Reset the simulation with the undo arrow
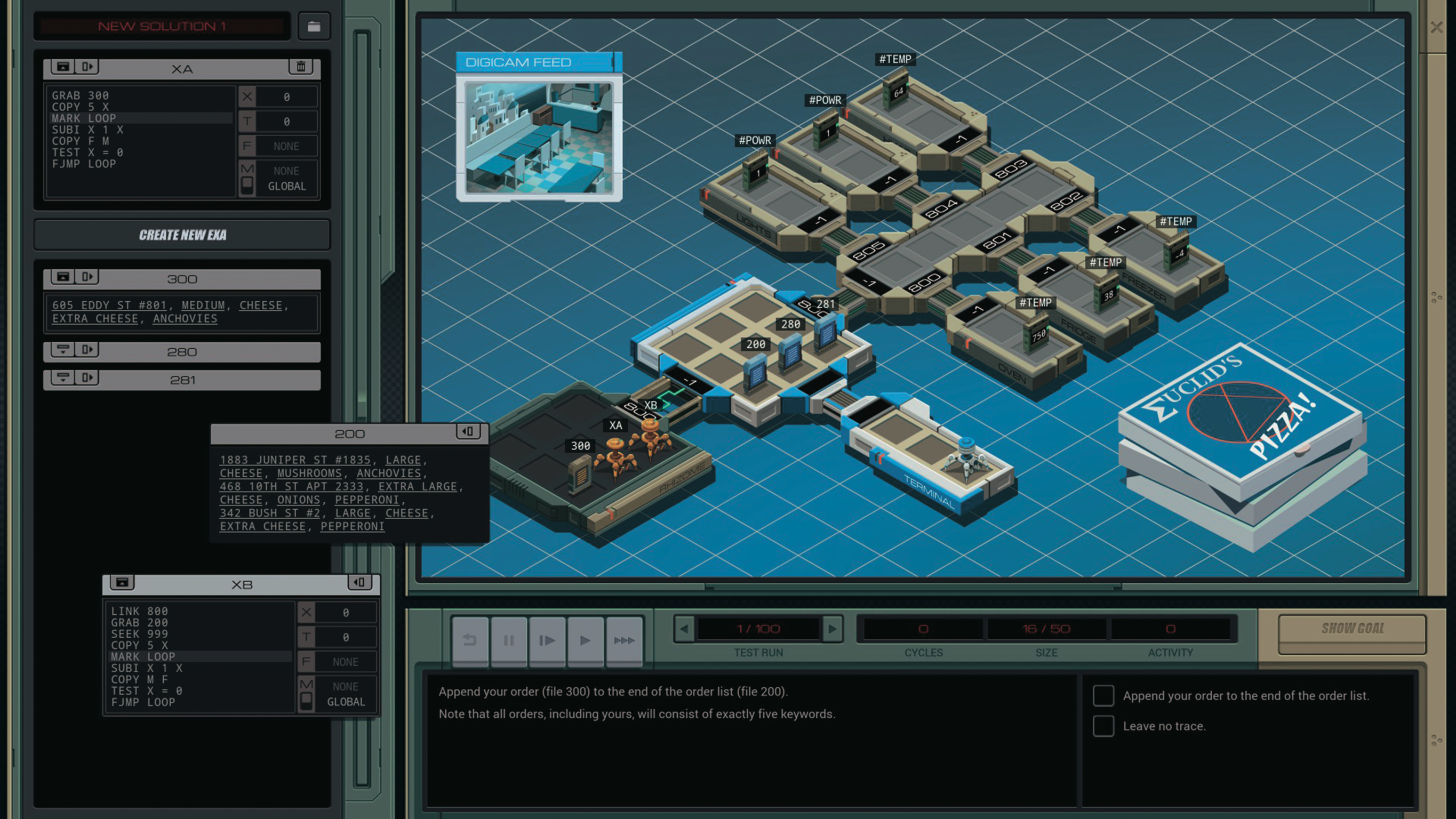The height and width of the screenshot is (819, 1456). [470, 640]
